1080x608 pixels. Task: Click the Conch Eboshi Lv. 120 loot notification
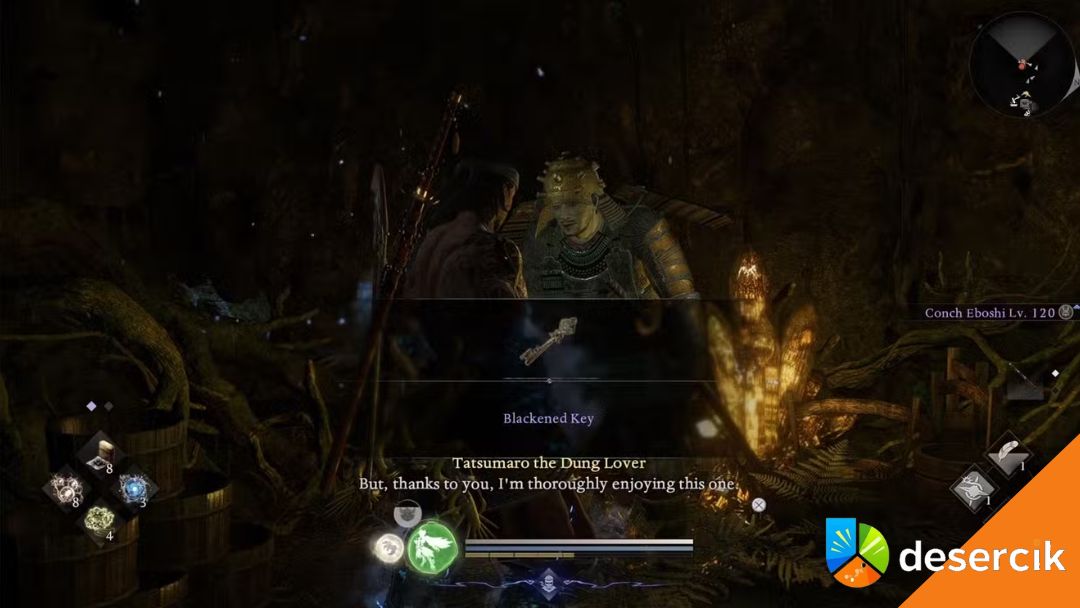click(989, 313)
